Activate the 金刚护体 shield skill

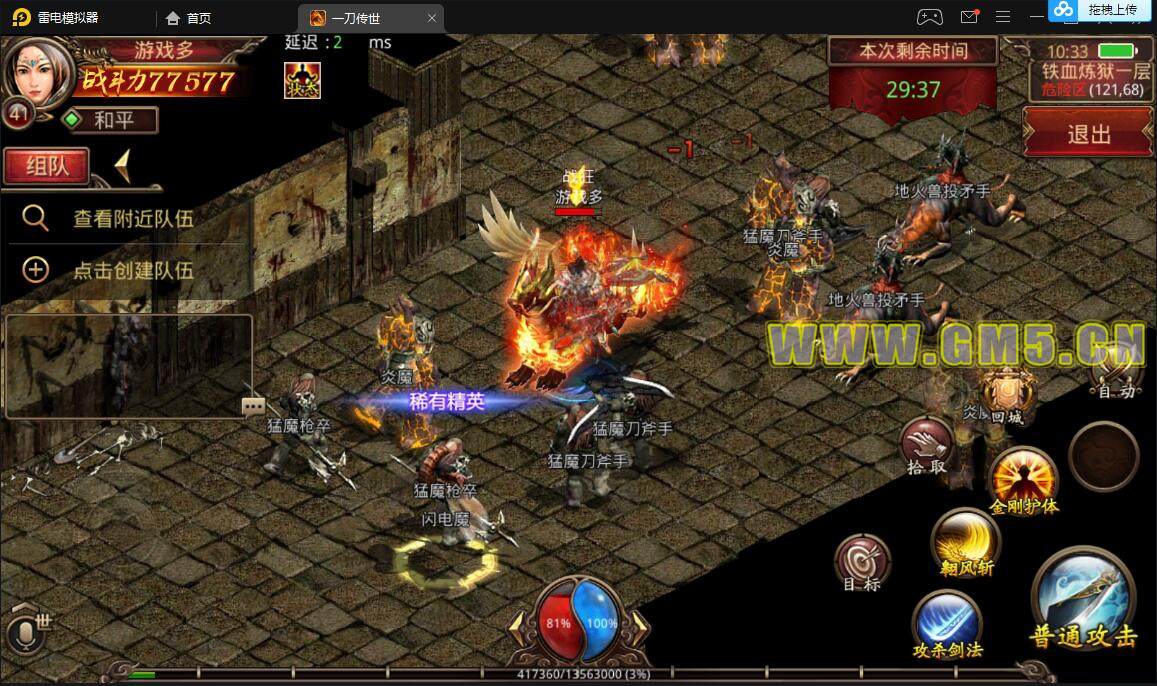point(1023,478)
